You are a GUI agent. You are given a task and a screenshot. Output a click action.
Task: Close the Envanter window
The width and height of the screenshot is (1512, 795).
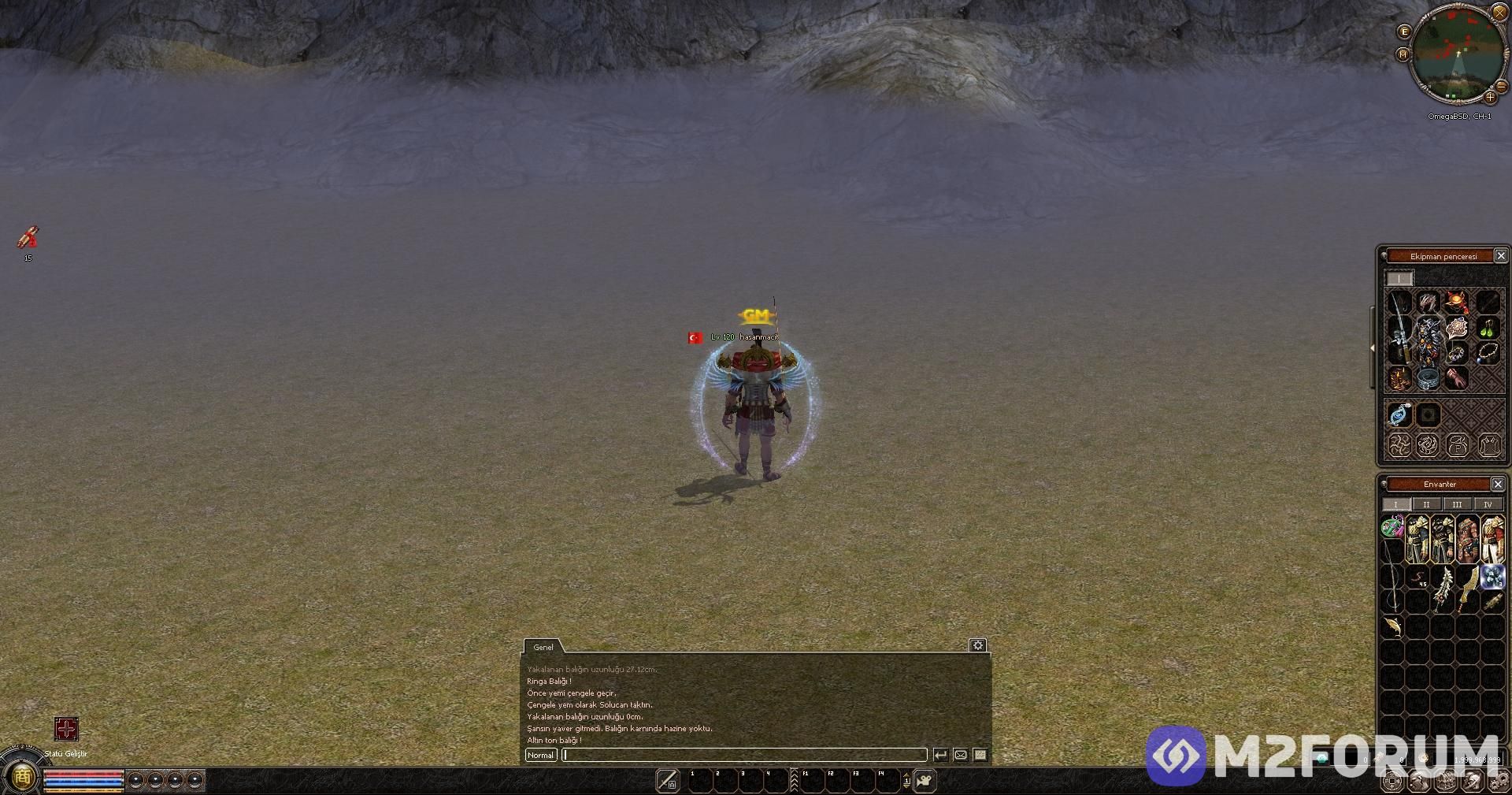coord(1498,484)
